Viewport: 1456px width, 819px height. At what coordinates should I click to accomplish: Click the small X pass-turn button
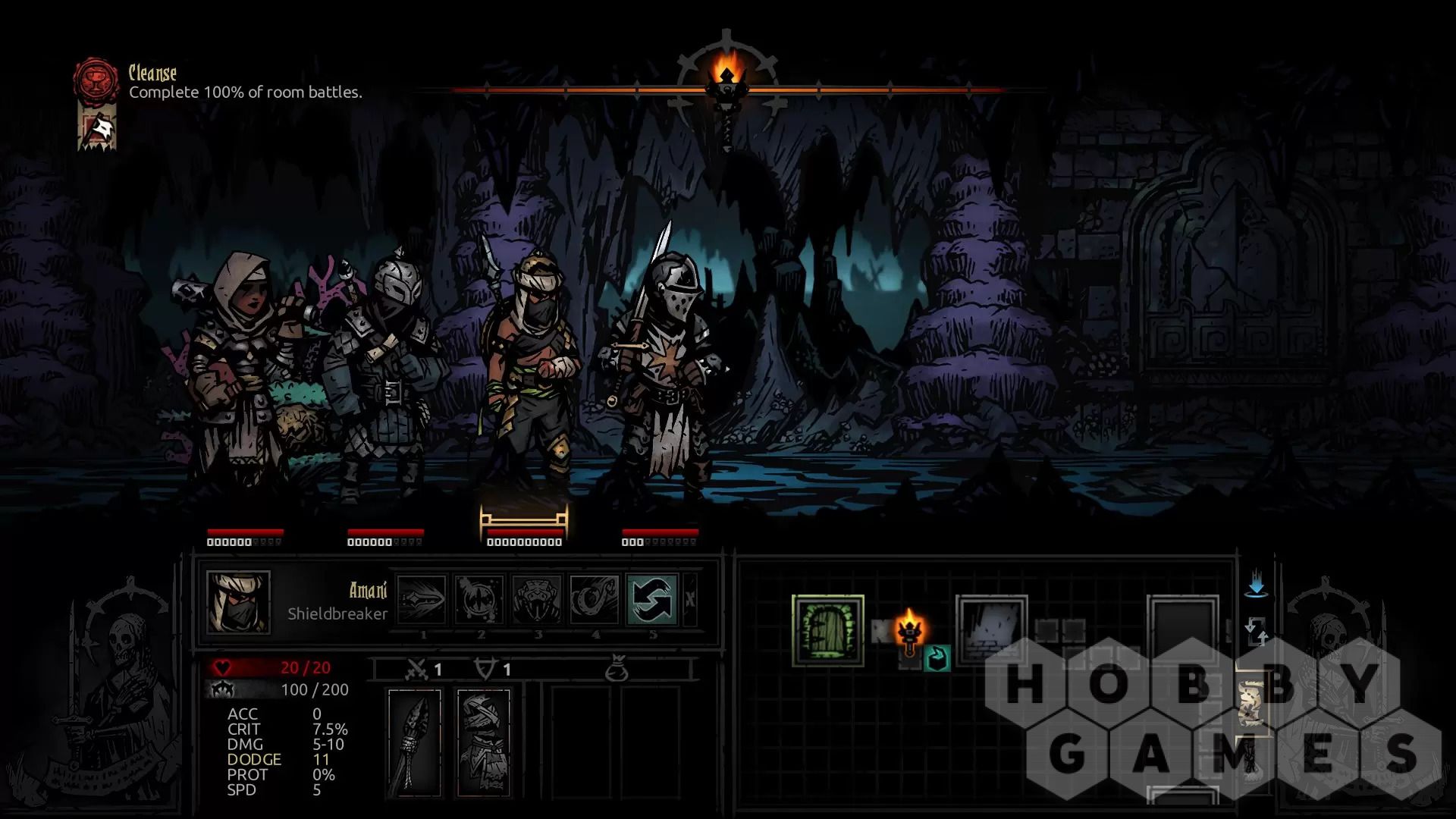point(690,599)
